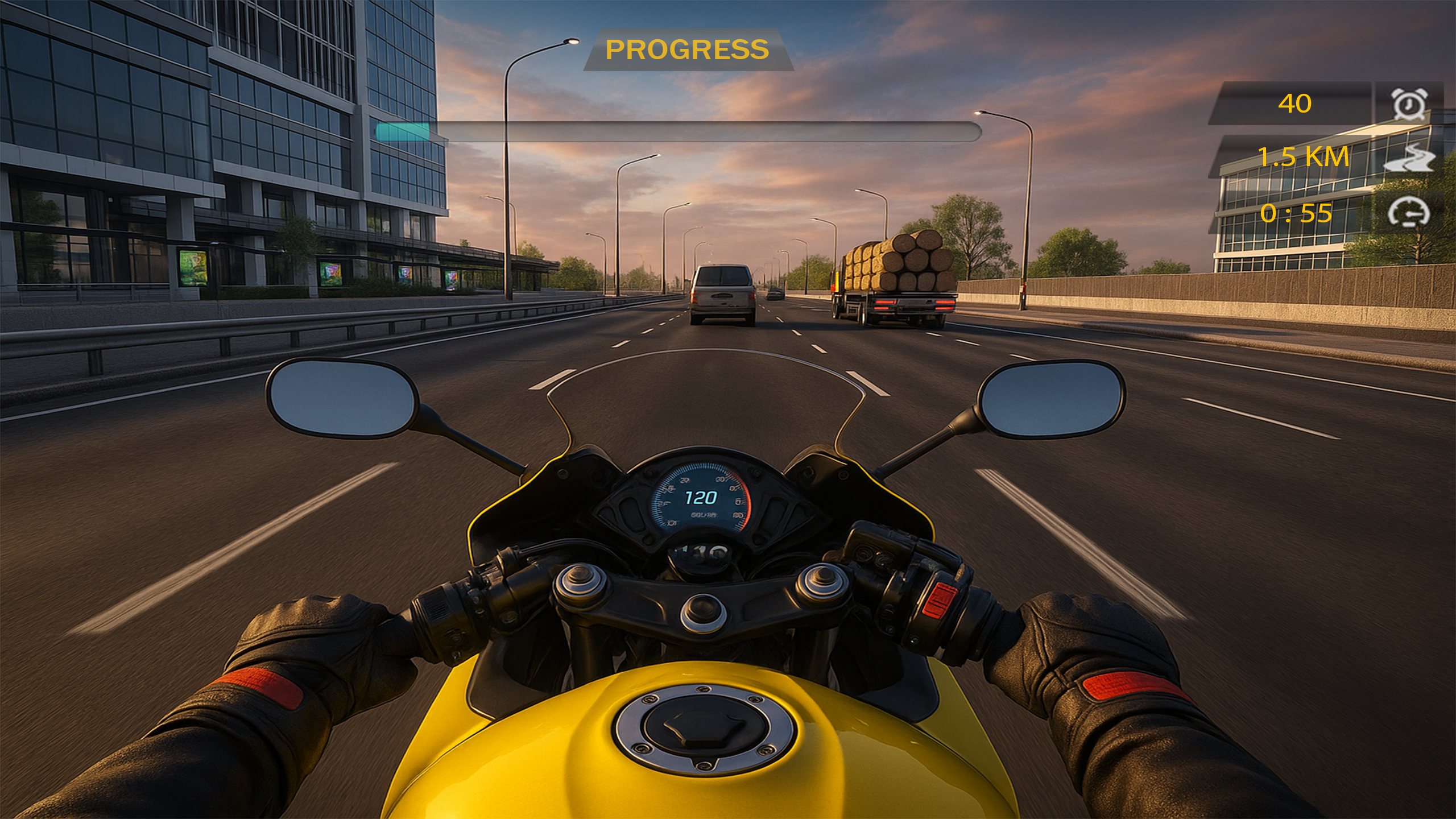The image size is (1456, 819).
Task: Click the alarm clock icon
Action: click(1409, 104)
